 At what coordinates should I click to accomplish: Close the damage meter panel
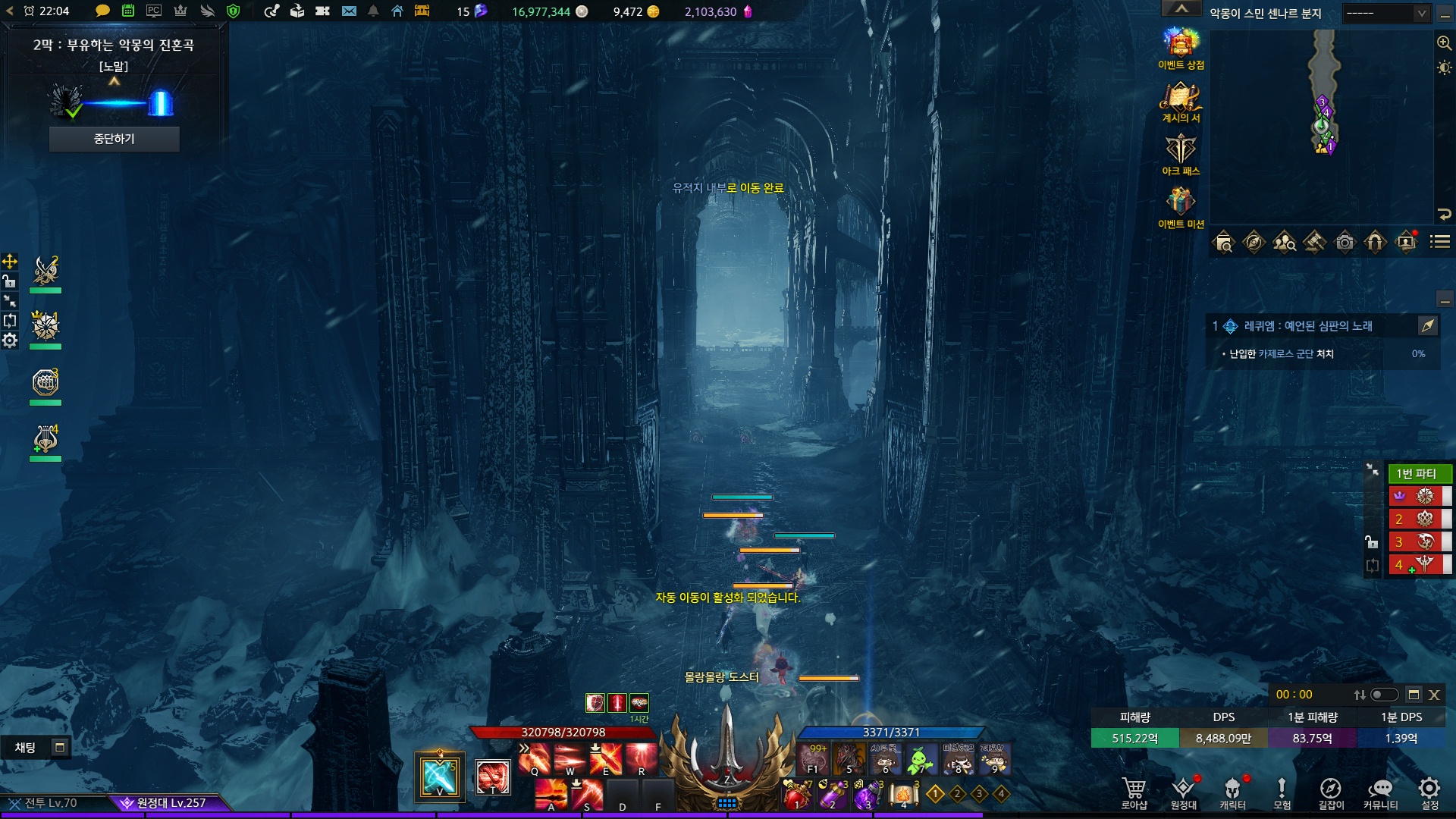[1434, 695]
